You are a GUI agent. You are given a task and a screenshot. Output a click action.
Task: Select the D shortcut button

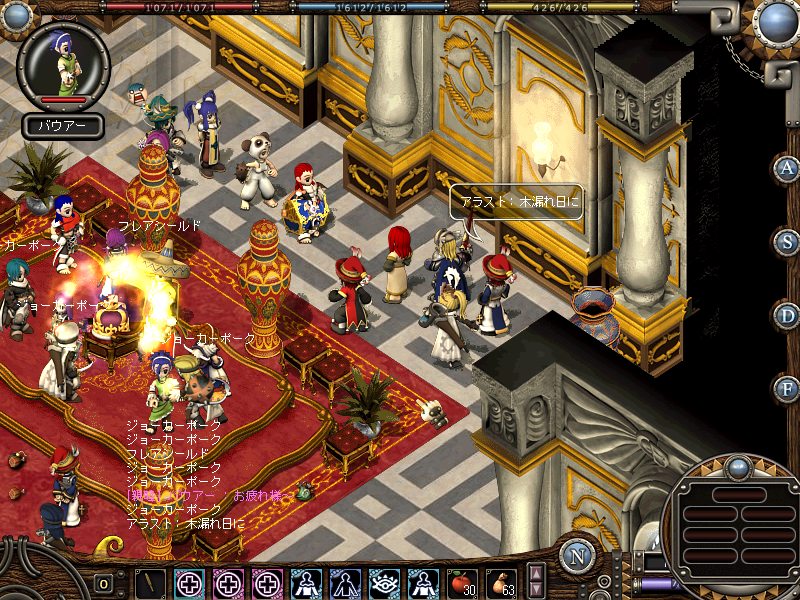pos(786,315)
